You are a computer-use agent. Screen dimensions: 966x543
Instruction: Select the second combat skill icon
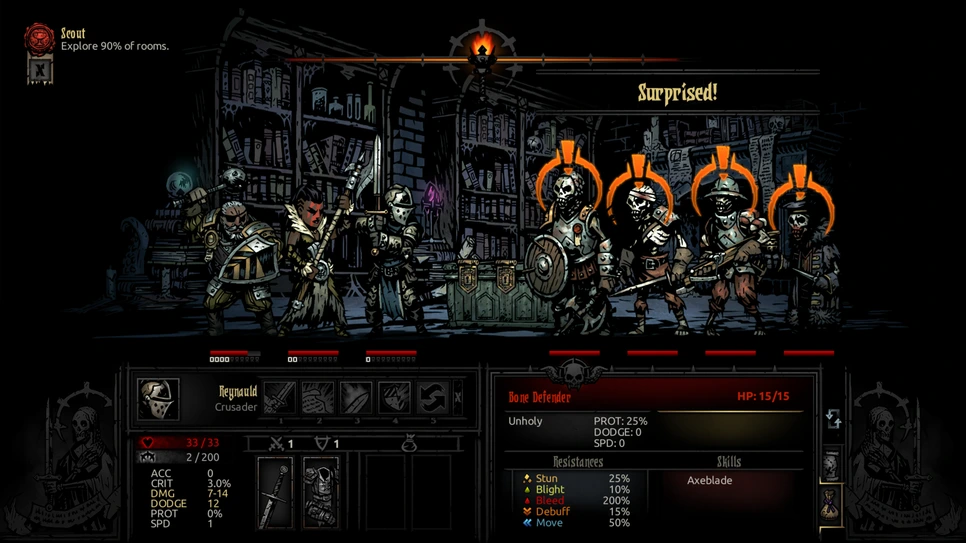point(318,398)
